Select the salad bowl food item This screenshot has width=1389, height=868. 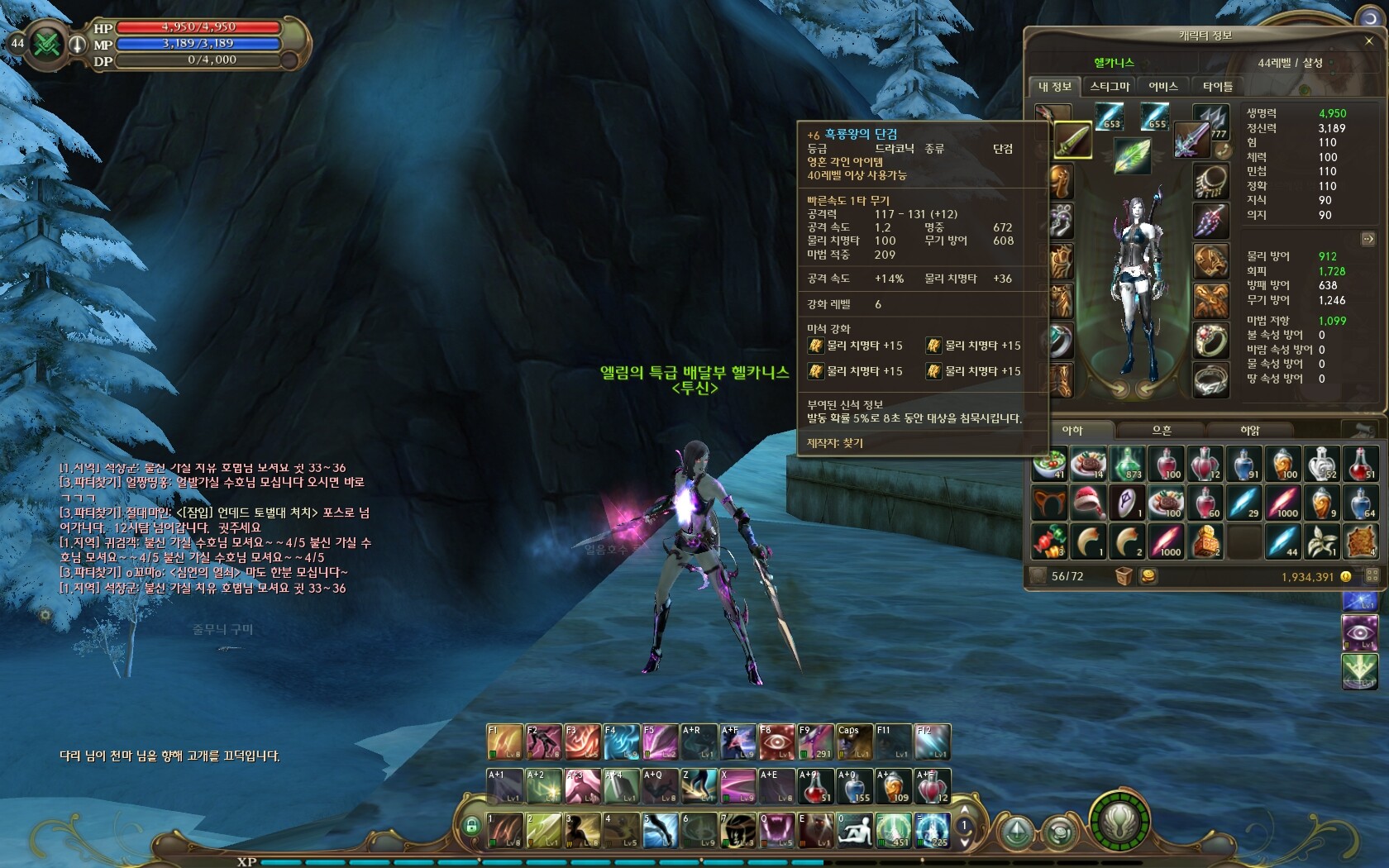click(1049, 465)
